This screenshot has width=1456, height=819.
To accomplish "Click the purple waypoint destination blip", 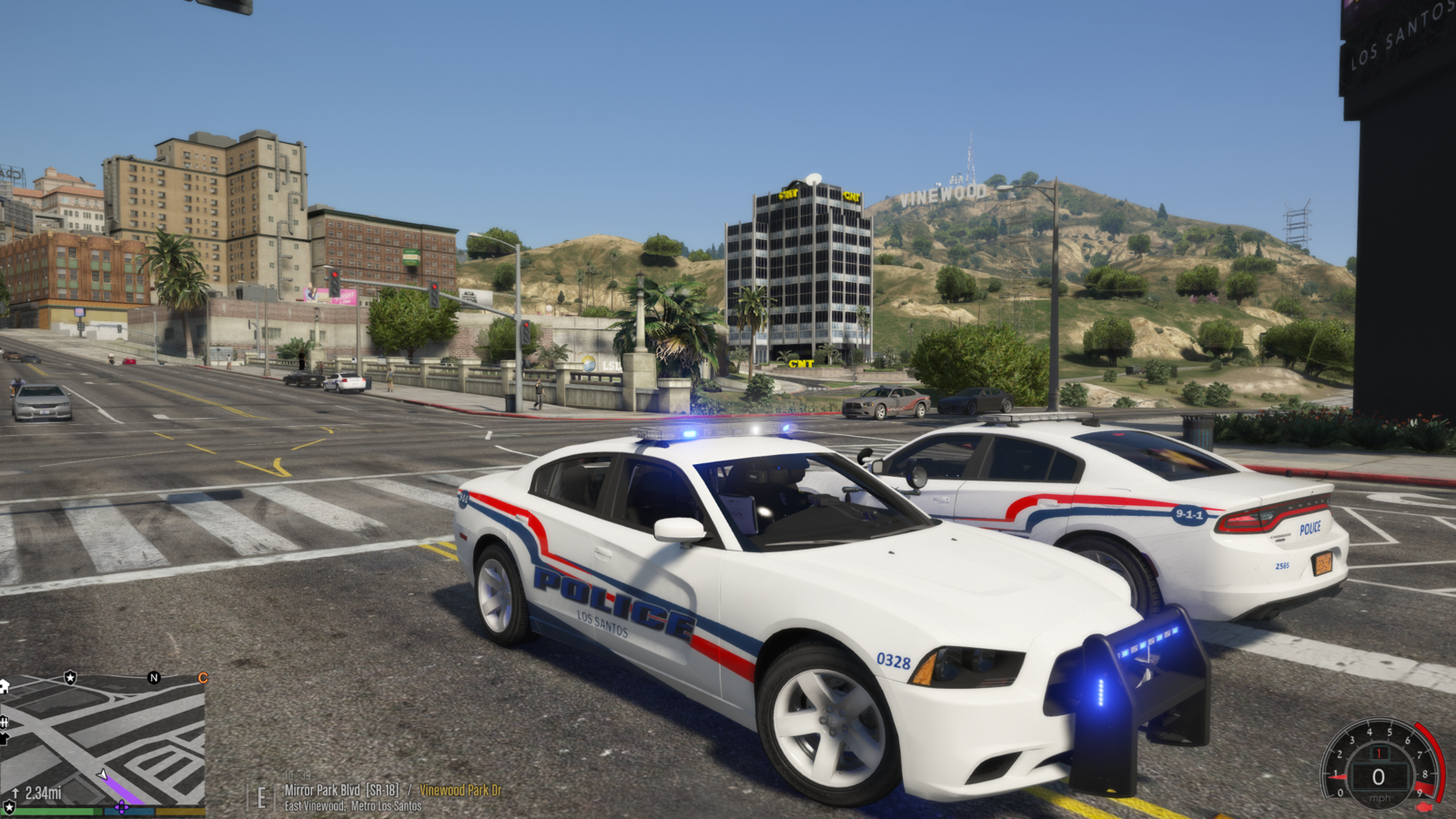I will point(121,807).
